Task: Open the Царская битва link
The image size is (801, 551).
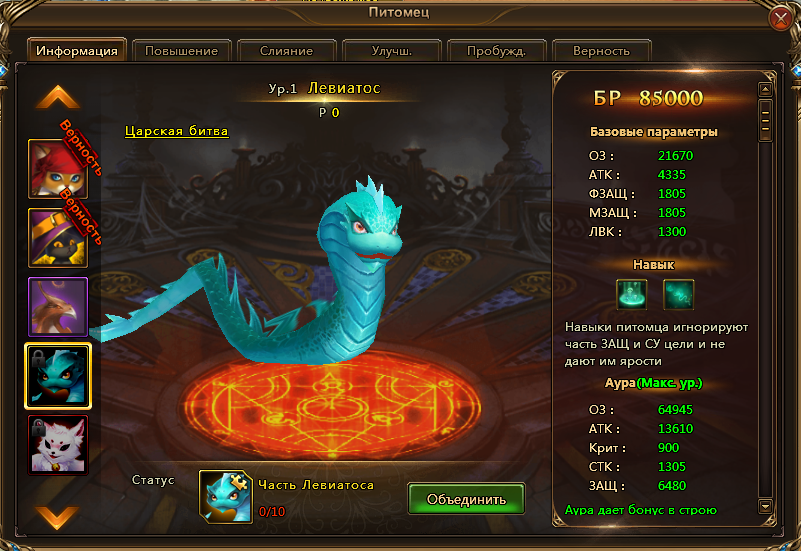Action: tap(177, 131)
